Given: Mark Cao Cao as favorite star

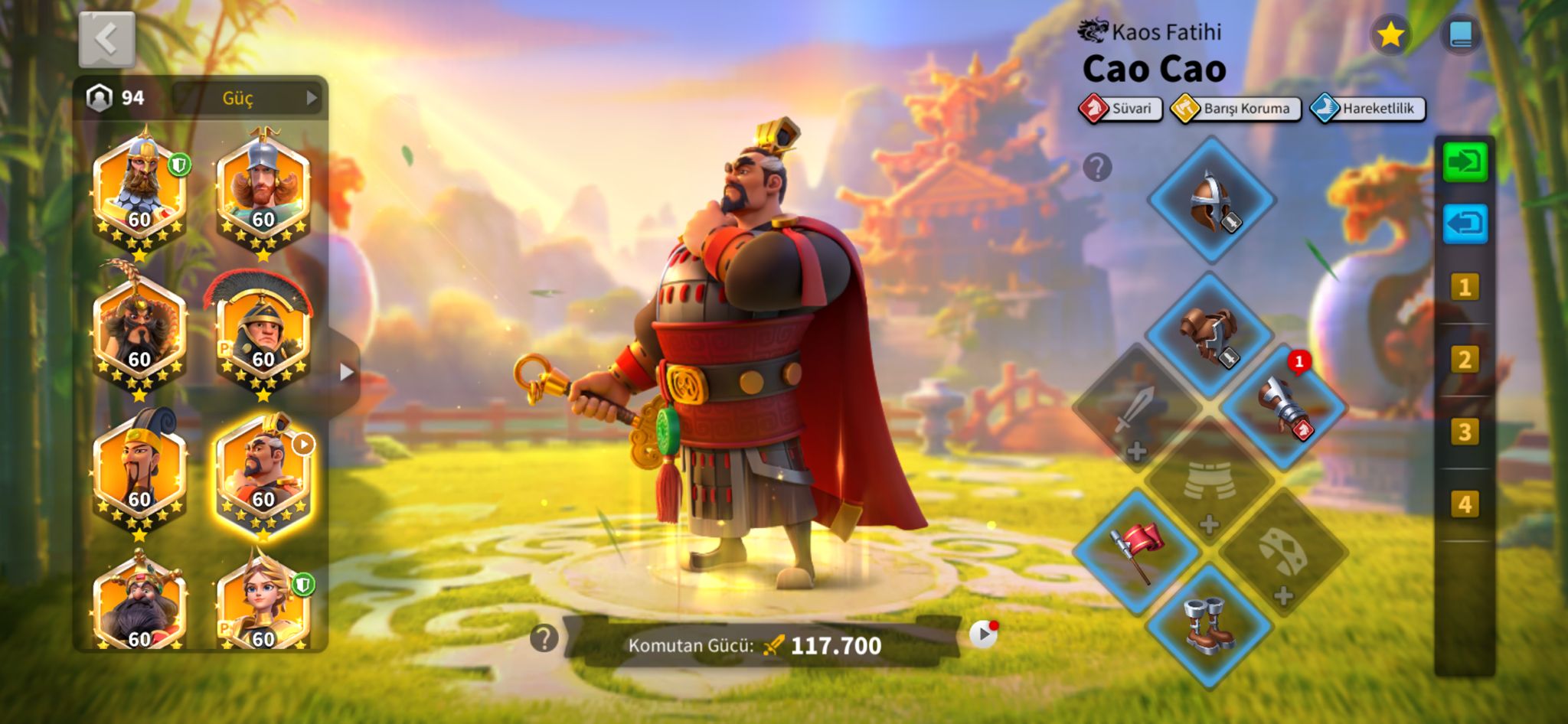Looking at the screenshot, I should (x=1390, y=34).
